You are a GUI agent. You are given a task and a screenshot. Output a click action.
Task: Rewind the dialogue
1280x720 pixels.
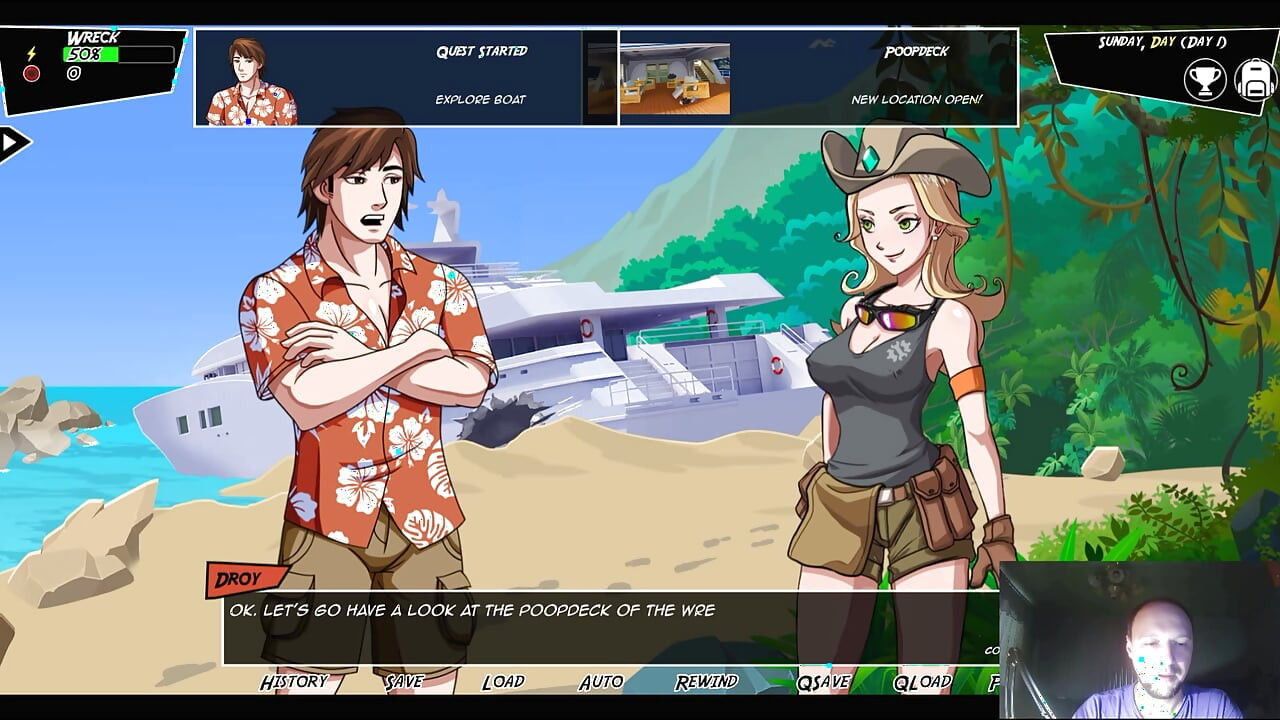coord(706,682)
